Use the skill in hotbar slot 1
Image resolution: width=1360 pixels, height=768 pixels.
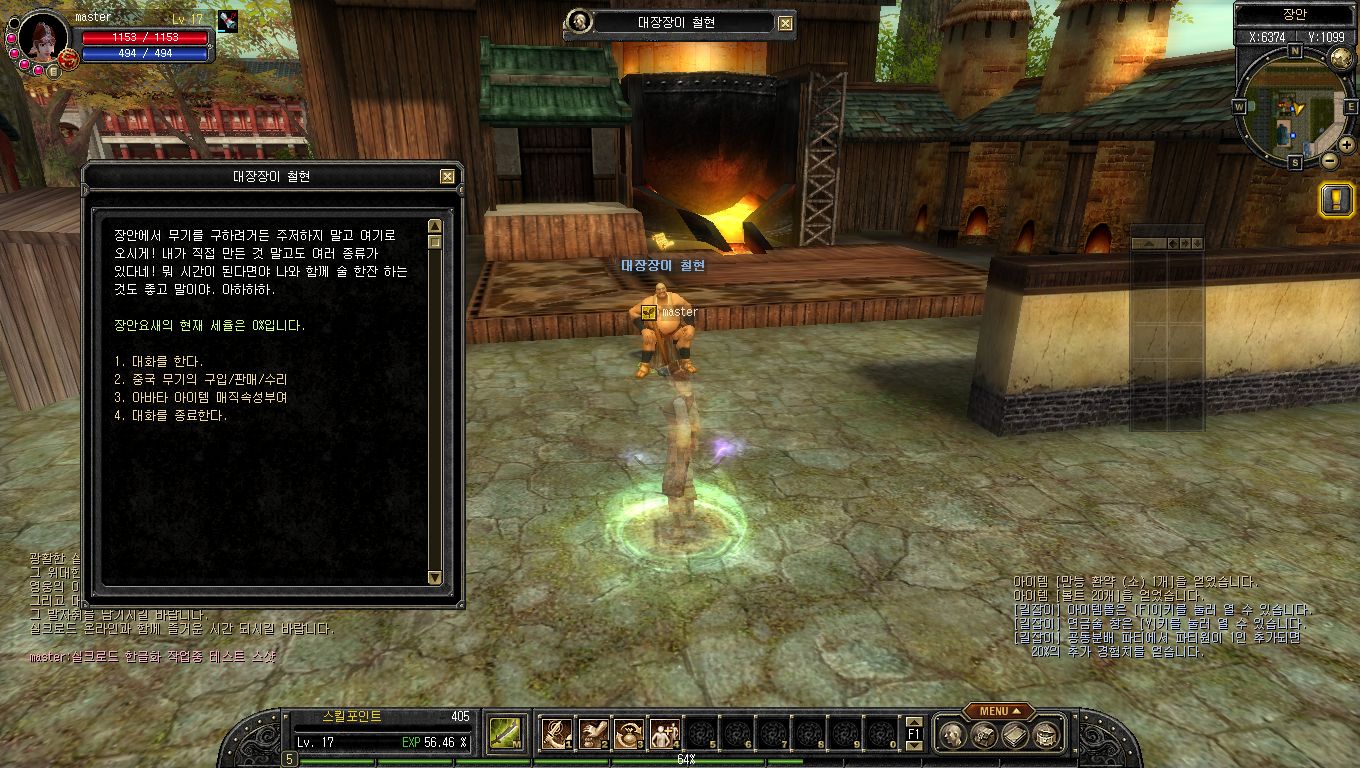point(556,735)
